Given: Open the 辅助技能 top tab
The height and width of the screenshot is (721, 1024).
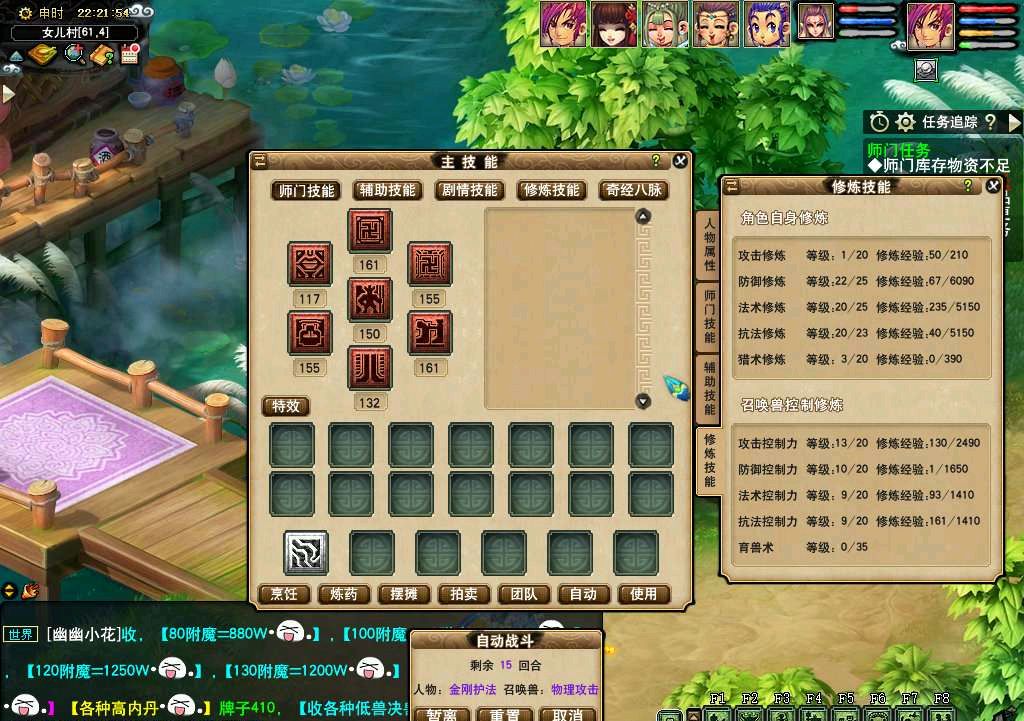Looking at the screenshot, I should click(388, 190).
